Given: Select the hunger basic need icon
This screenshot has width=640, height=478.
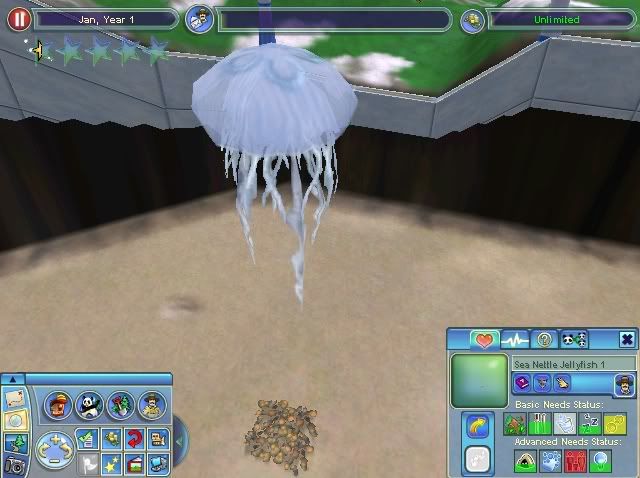Looking at the screenshot, I should [540, 424].
